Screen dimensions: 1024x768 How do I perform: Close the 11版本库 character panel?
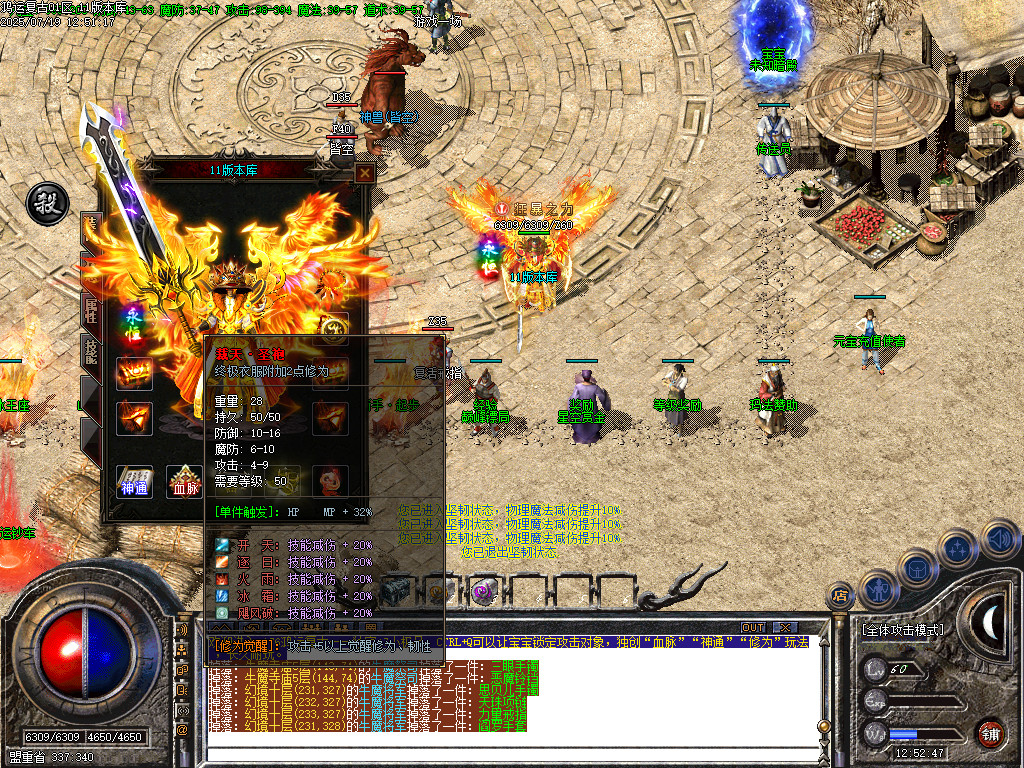[365, 172]
